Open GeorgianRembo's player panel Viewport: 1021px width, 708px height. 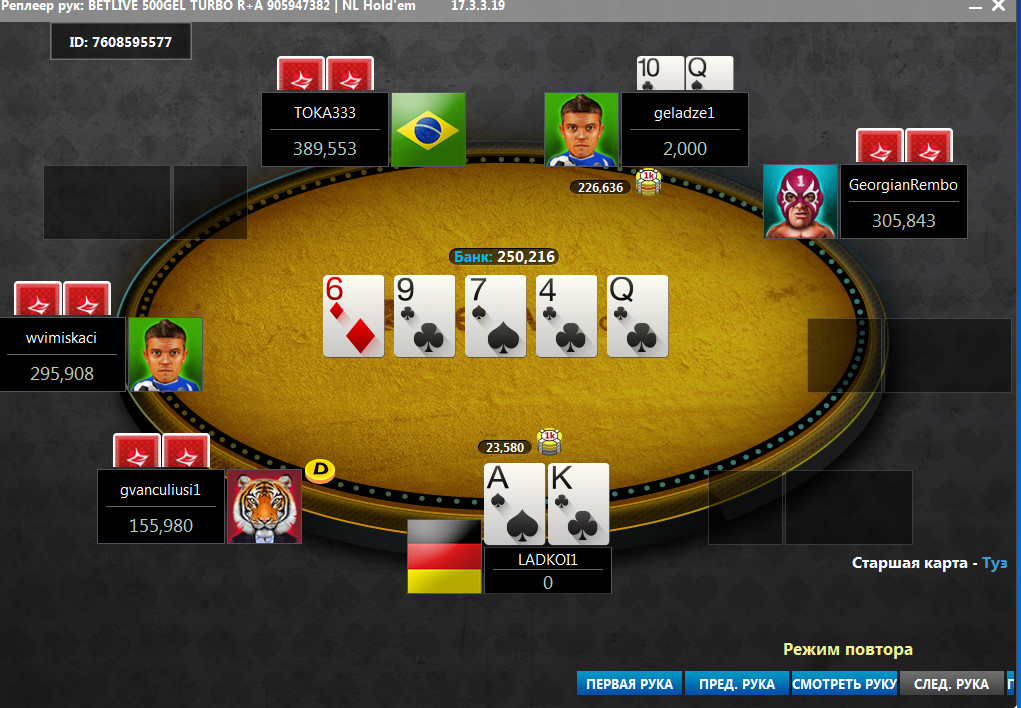click(903, 201)
